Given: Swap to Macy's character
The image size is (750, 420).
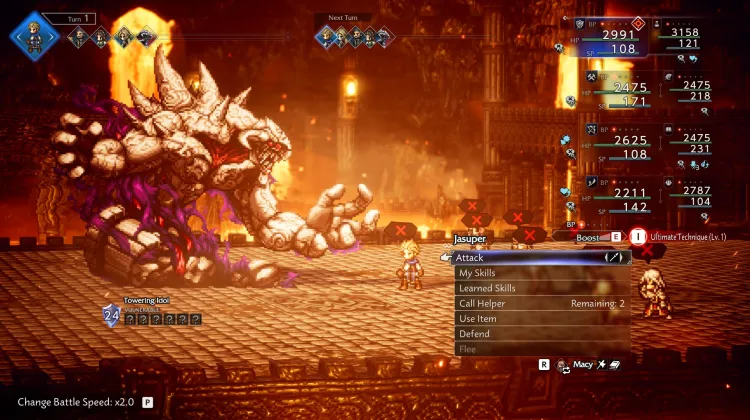Looking at the screenshot, I should coord(580,366).
